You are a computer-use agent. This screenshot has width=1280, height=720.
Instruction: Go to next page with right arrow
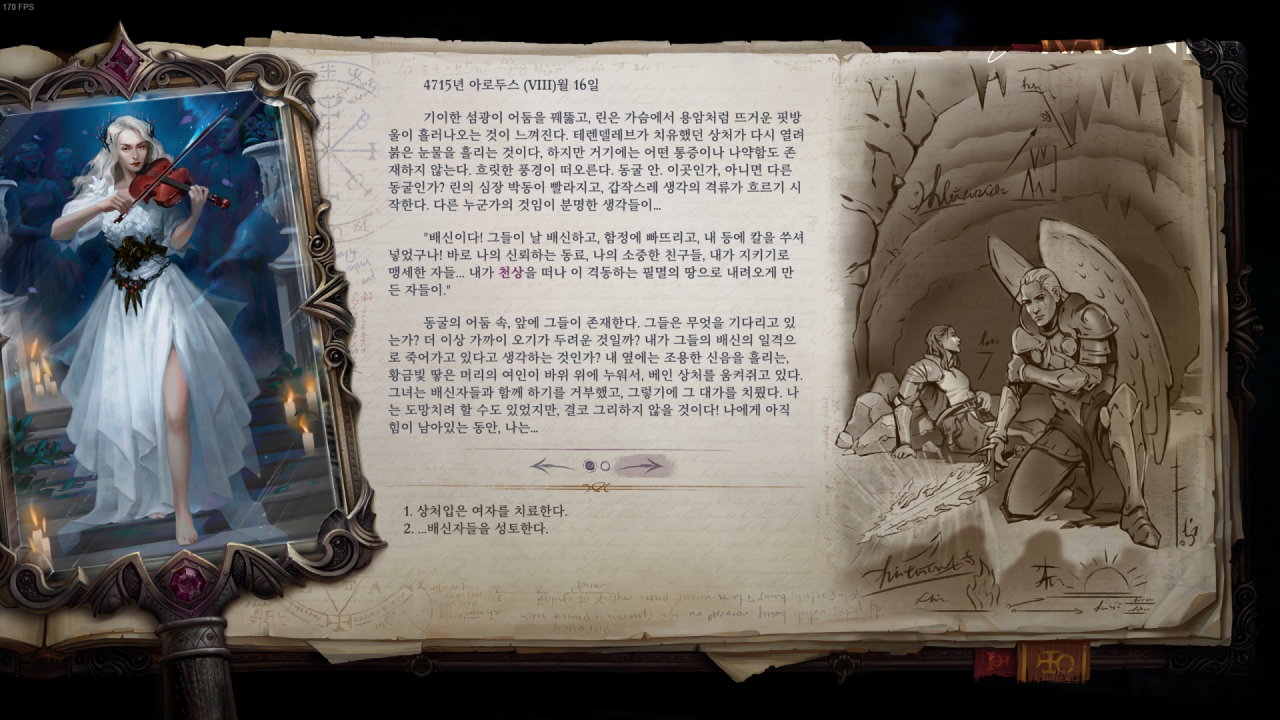pos(641,465)
